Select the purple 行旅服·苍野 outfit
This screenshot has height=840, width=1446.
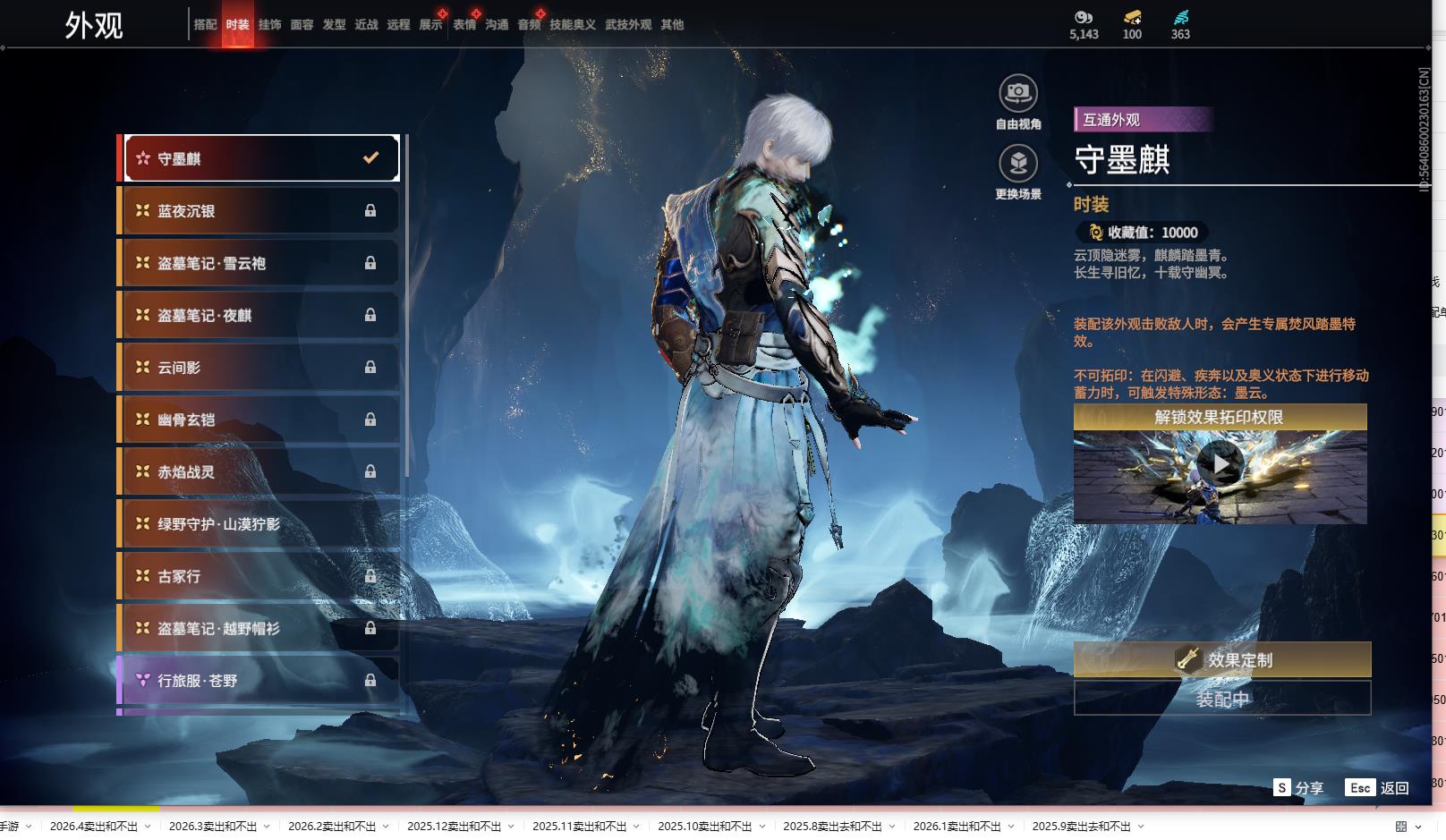tap(259, 681)
